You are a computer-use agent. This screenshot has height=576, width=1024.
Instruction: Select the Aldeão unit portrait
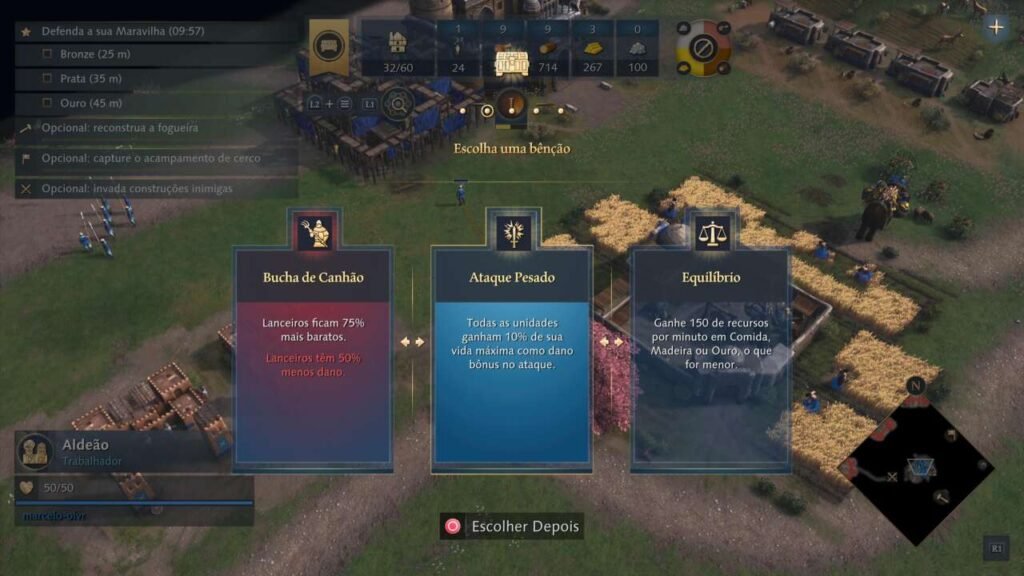tap(37, 450)
